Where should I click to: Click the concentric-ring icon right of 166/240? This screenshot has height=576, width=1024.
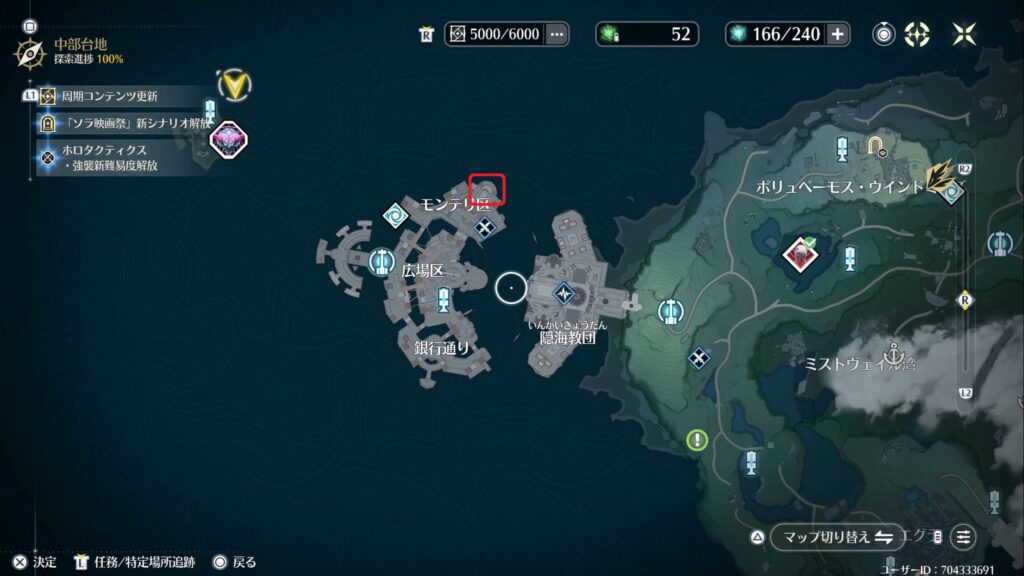(x=884, y=34)
